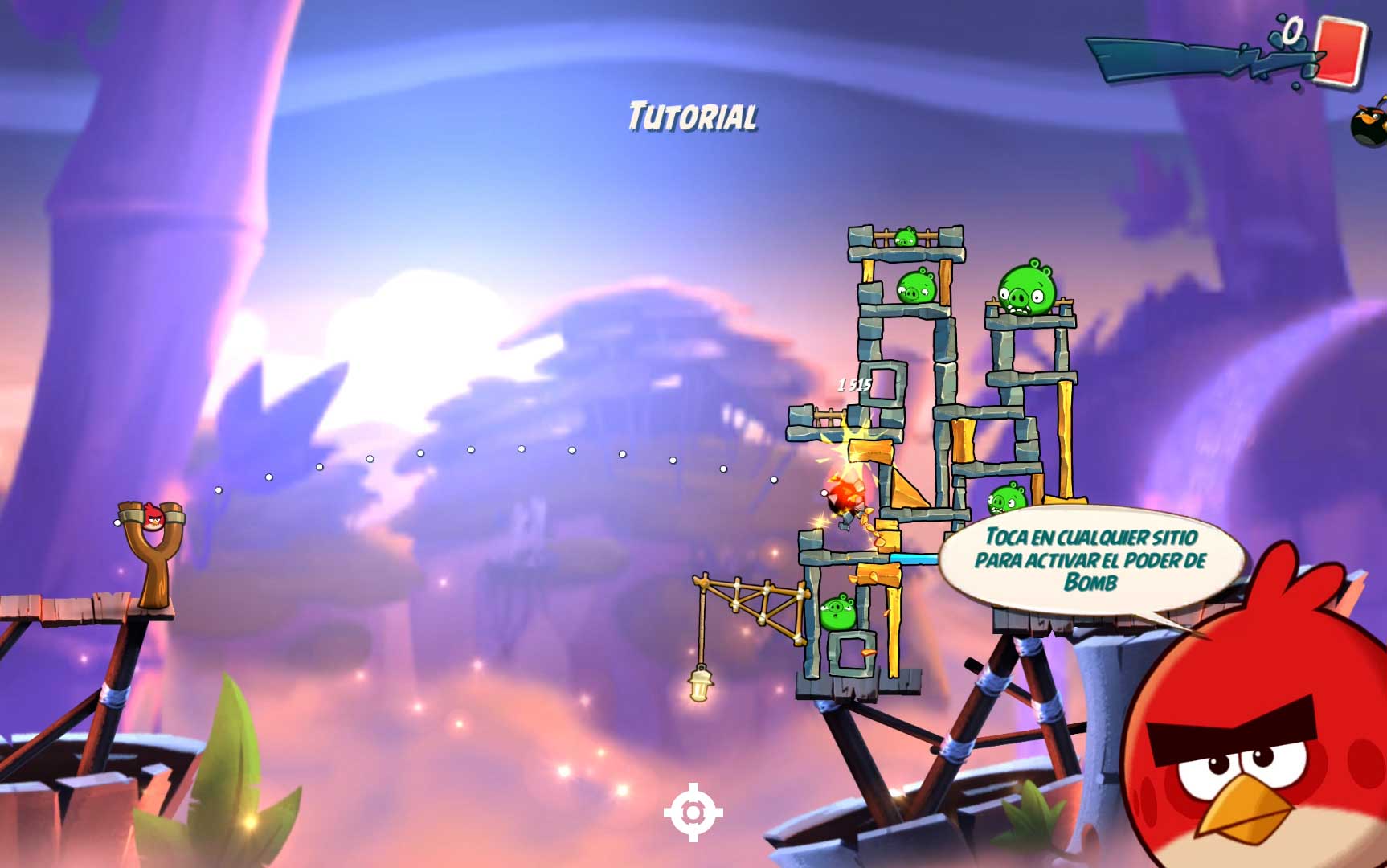Screen dimensions: 1387x868
Task: Click the white crosshair target icon
Action: click(x=693, y=813)
